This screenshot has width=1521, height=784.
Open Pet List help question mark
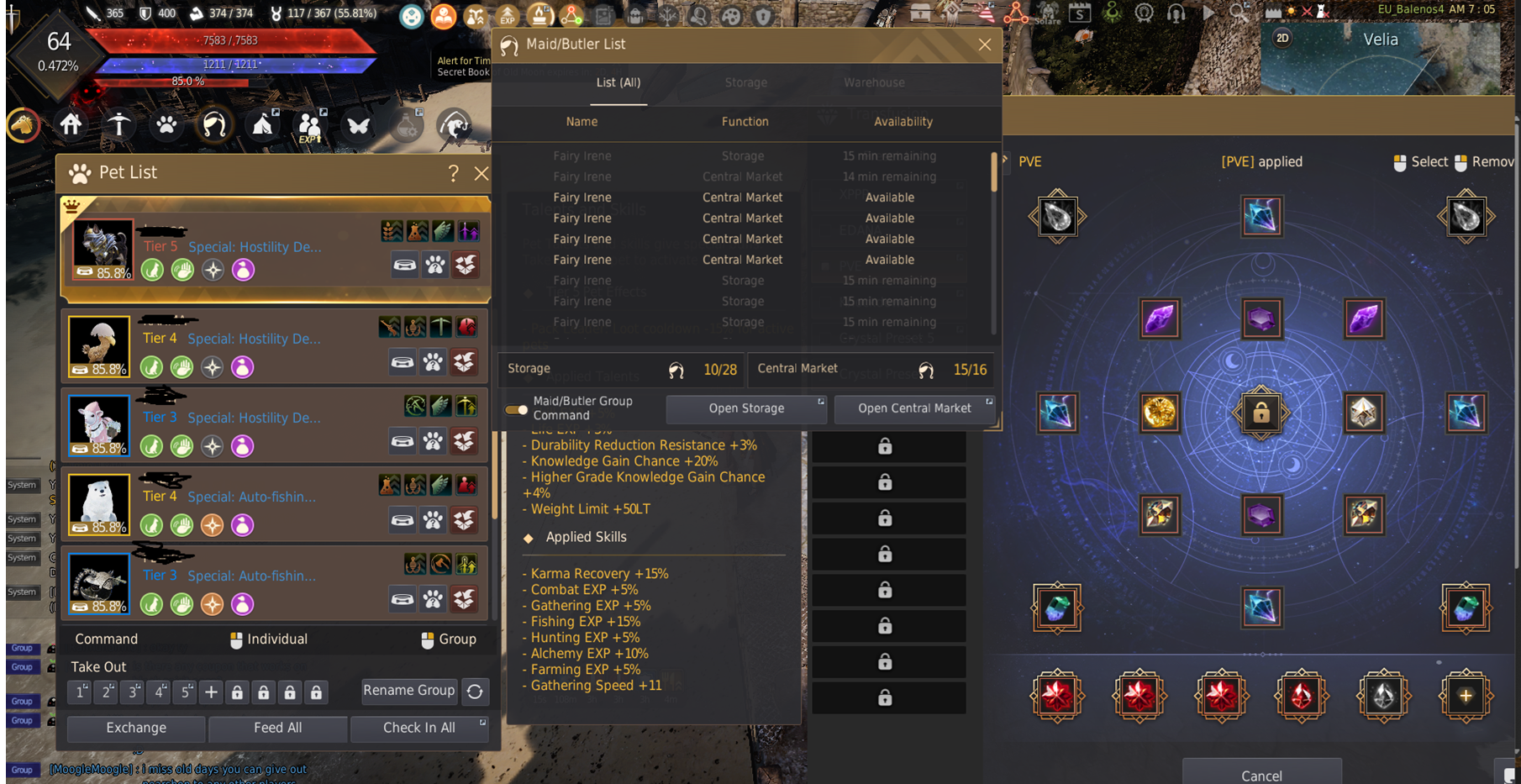453,173
